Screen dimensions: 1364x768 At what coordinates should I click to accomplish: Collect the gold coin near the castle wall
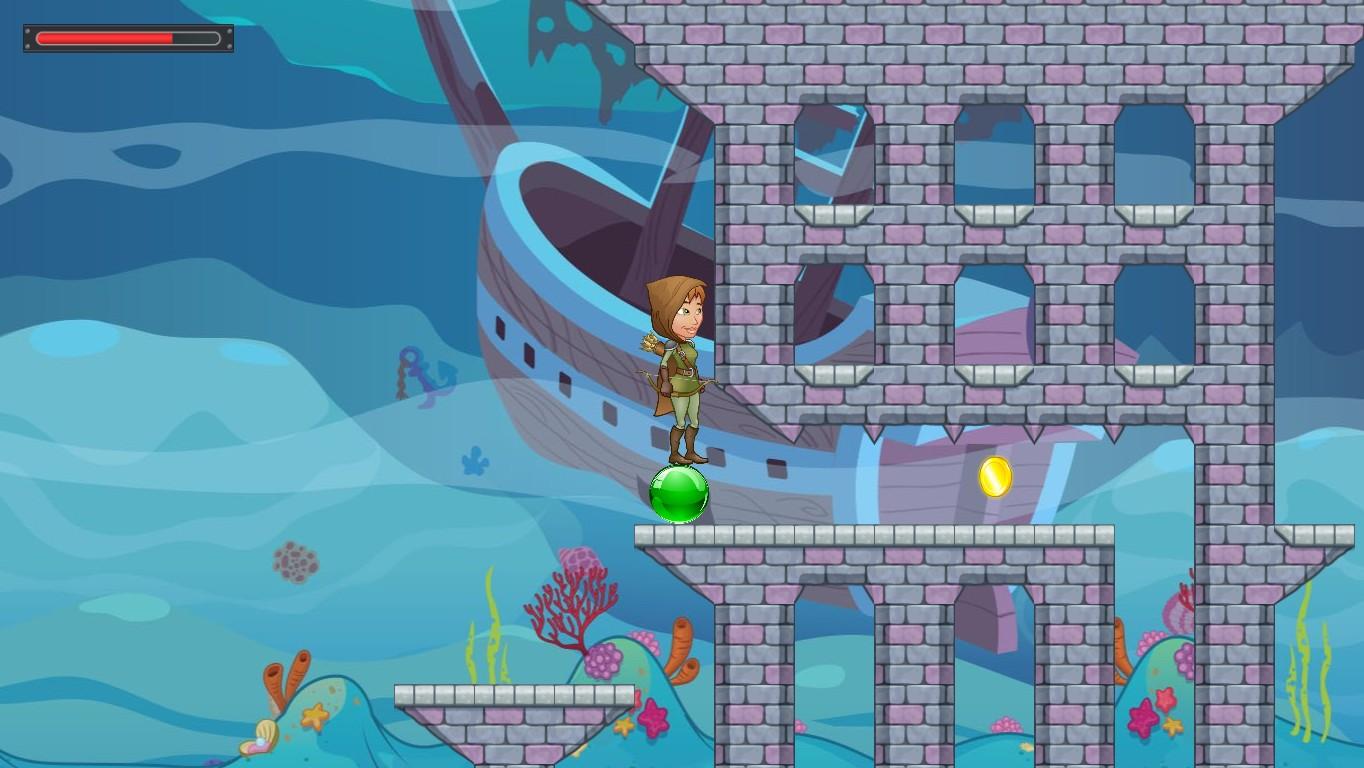click(997, 475)
